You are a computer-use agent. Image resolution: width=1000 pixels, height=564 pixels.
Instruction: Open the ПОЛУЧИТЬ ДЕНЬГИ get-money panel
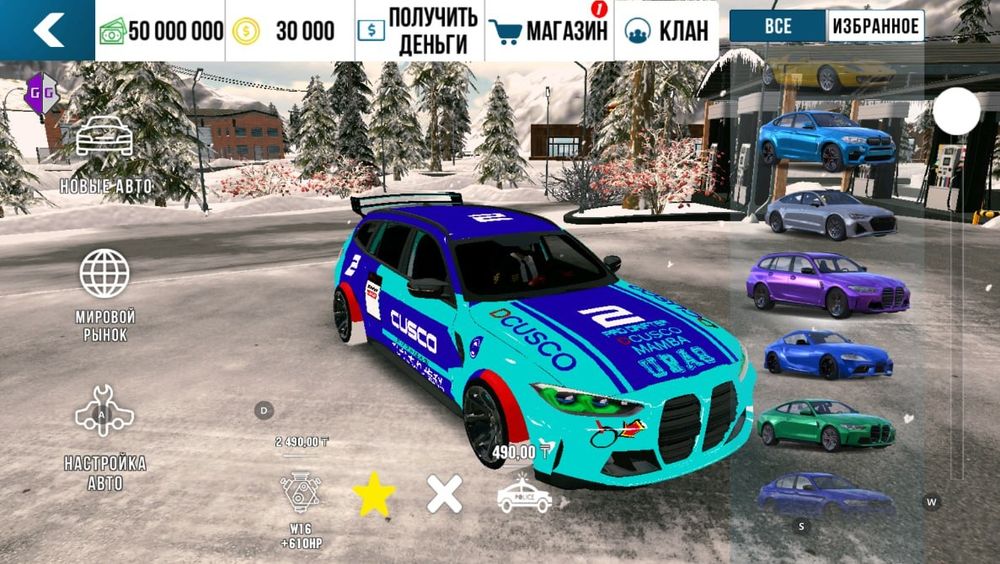420,30
